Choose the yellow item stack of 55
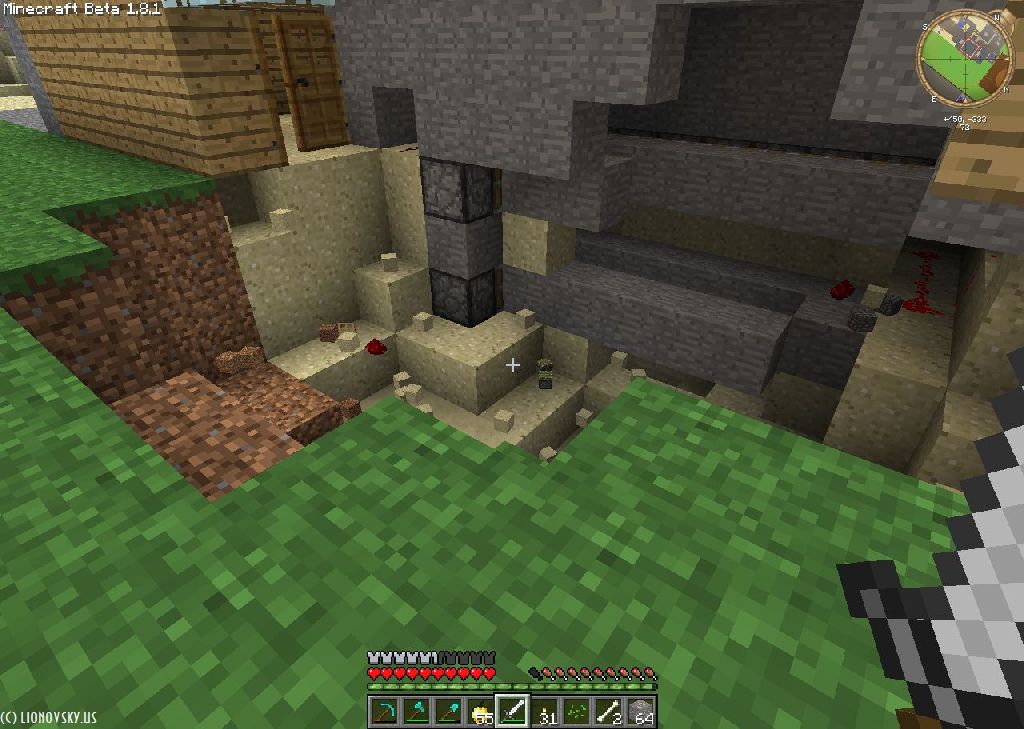Screen dimensions: 1024x729 click(x=481, y=711)
